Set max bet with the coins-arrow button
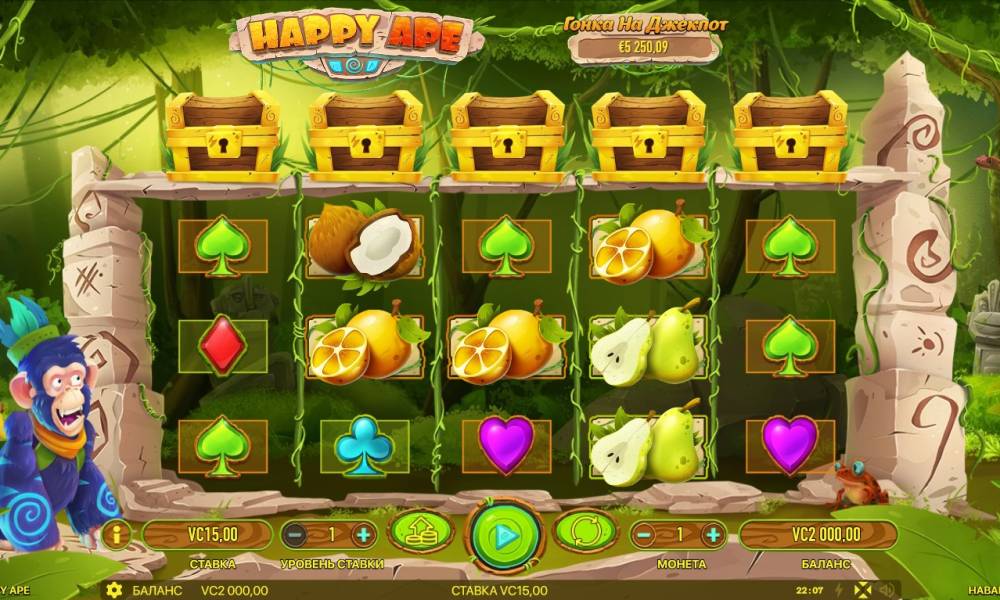The width and height of the screenshot is (1000, 600). tap(420, 534)
